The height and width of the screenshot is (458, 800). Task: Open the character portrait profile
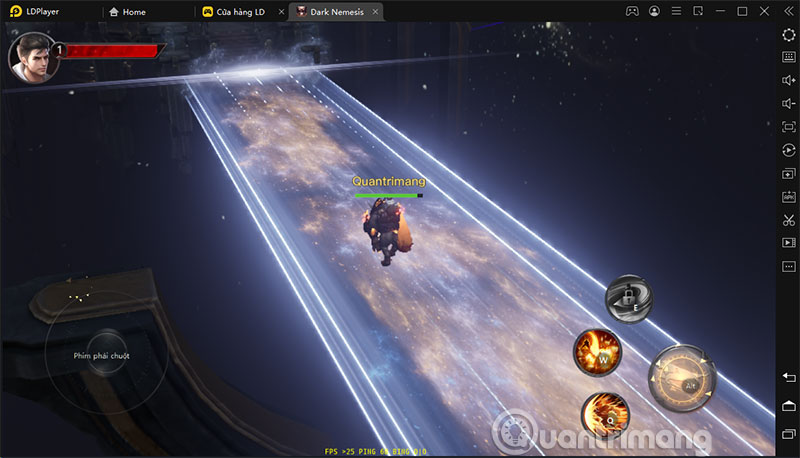(x=30, y=56)
